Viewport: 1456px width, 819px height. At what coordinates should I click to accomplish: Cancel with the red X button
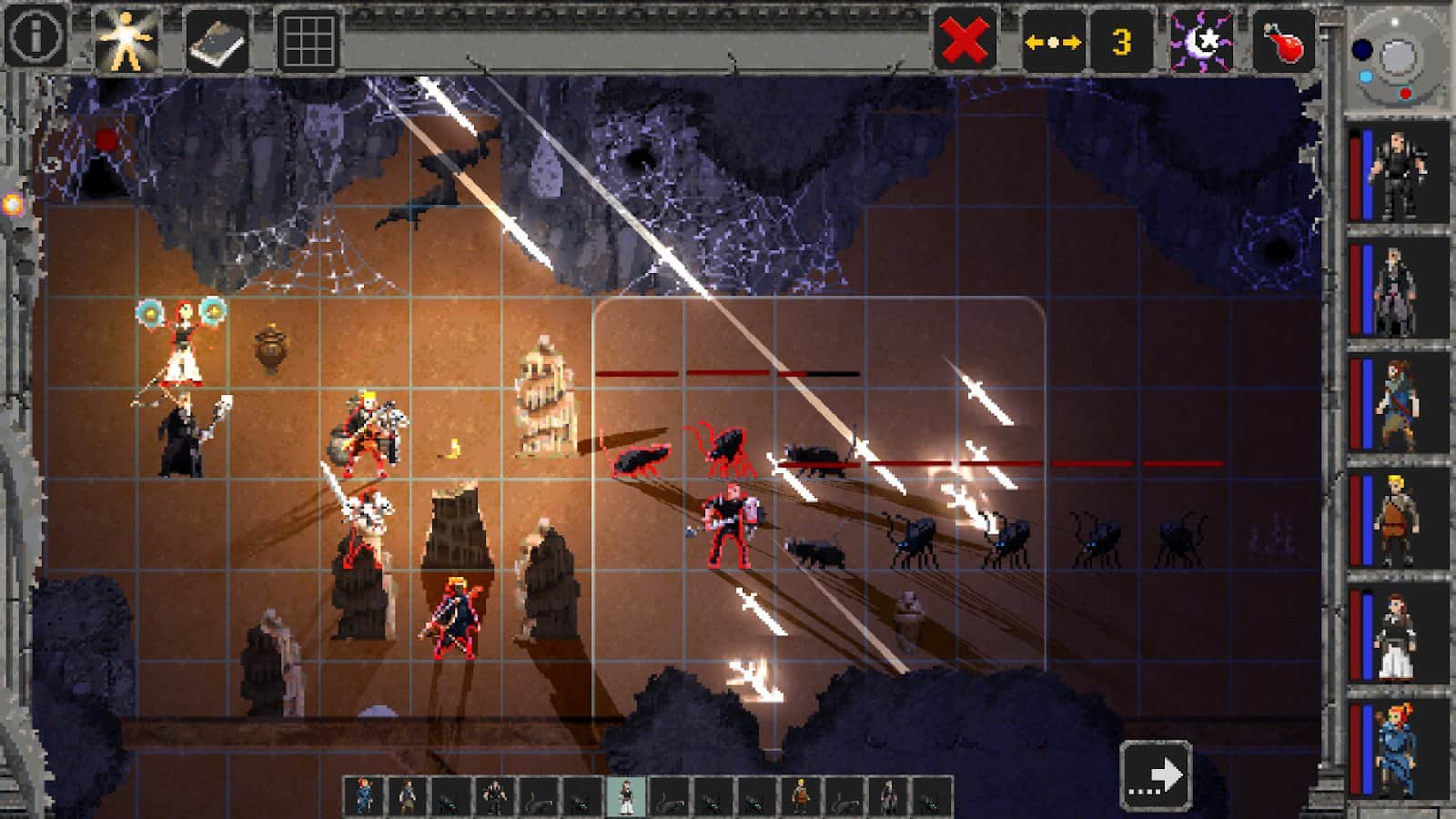pos(965,40)
